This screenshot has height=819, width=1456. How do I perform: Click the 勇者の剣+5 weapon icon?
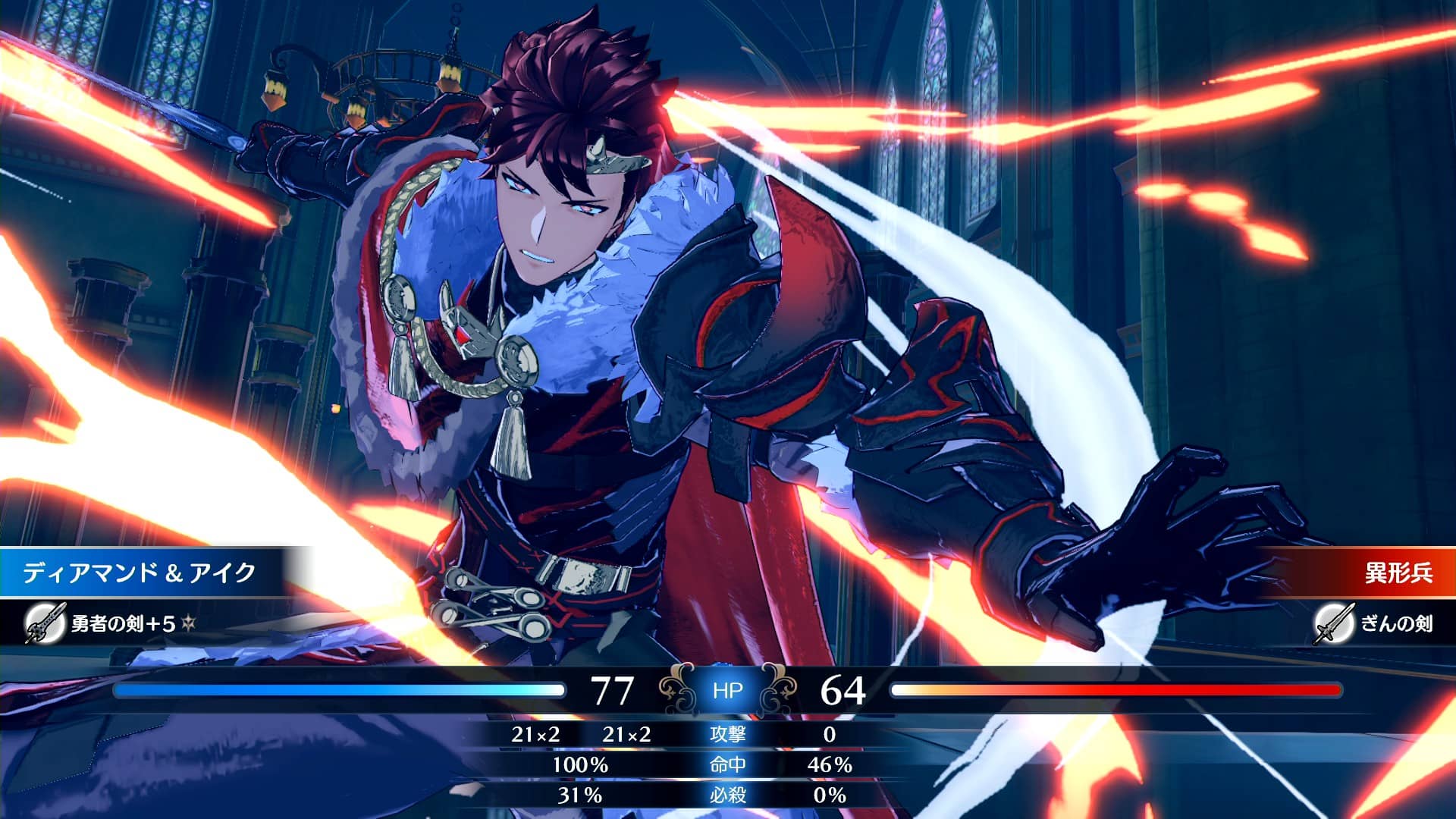45,623
